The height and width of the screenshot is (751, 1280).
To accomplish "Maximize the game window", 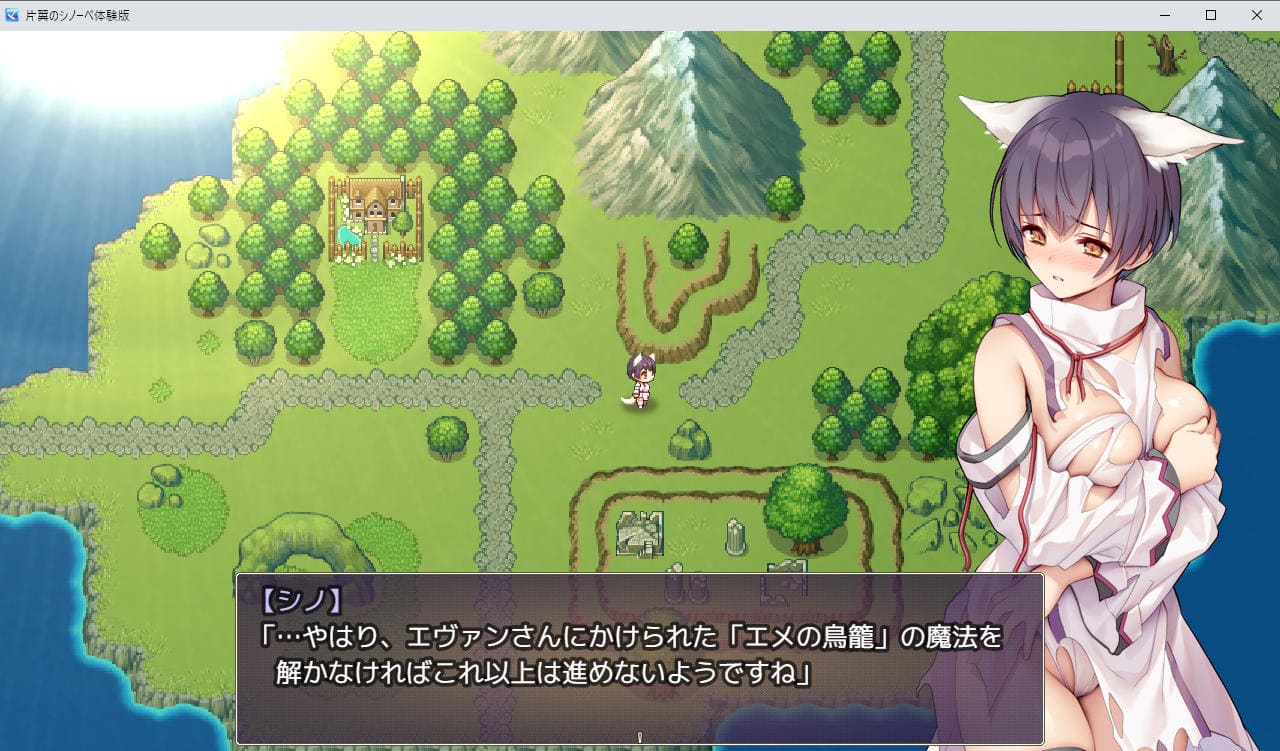I will click(1211, 15).
